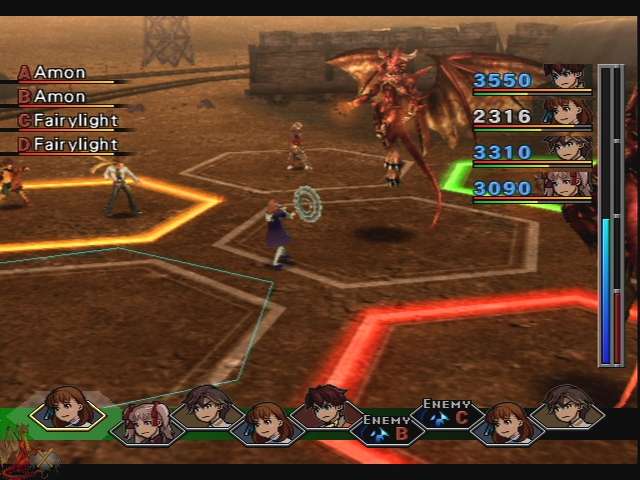The width and height of the screenshot is (640, 480).
Task: Select the party portrait with 3550 HP
Action: click(x=567, y=79)
